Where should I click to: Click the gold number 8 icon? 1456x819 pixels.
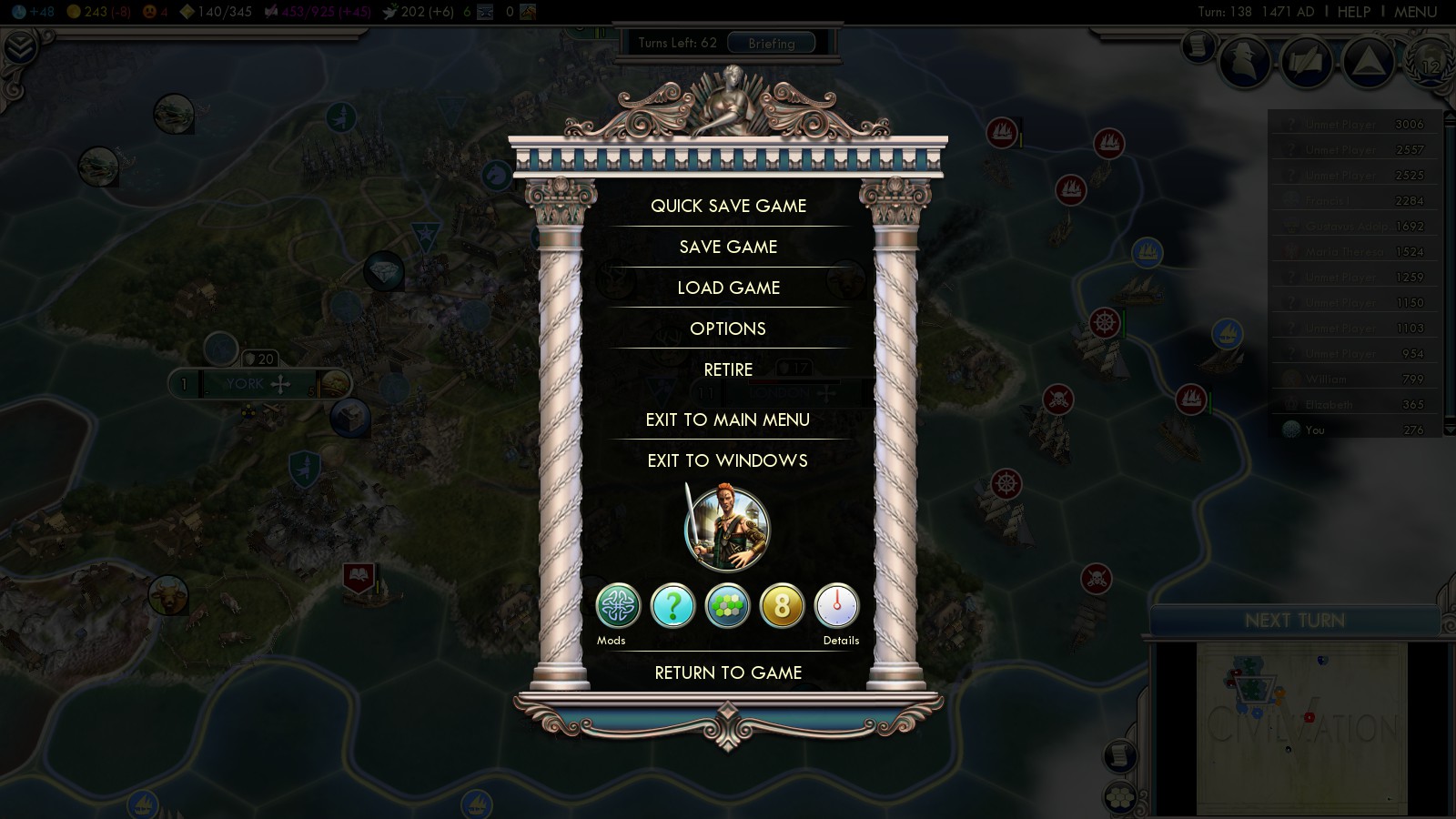tap(782, 606)
